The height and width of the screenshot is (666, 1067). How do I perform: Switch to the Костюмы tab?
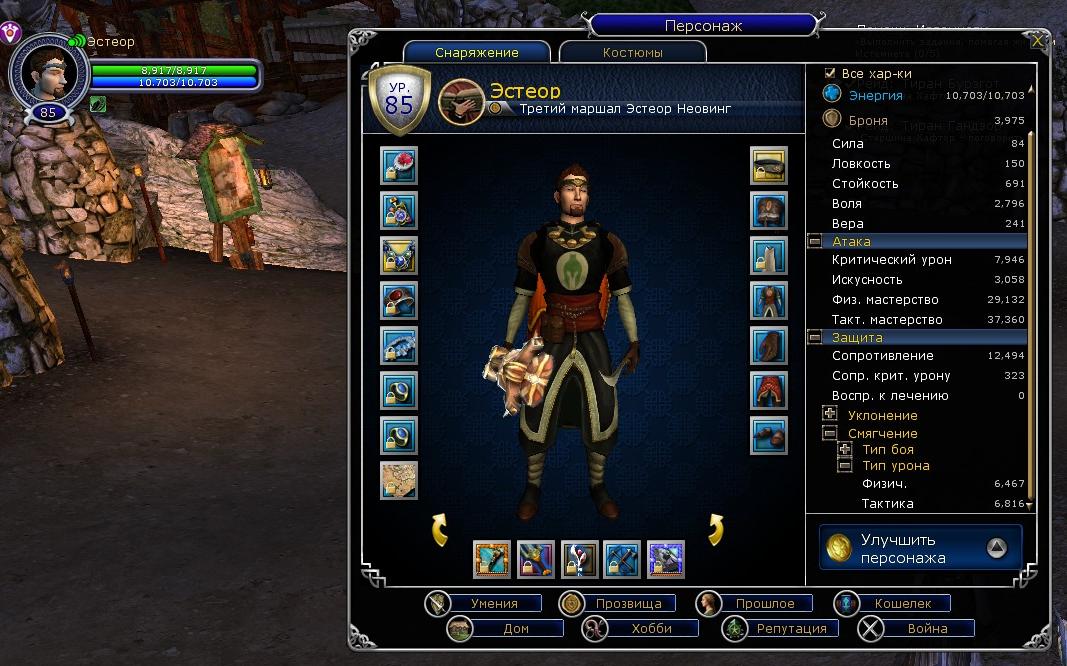[x=632, y=52]
